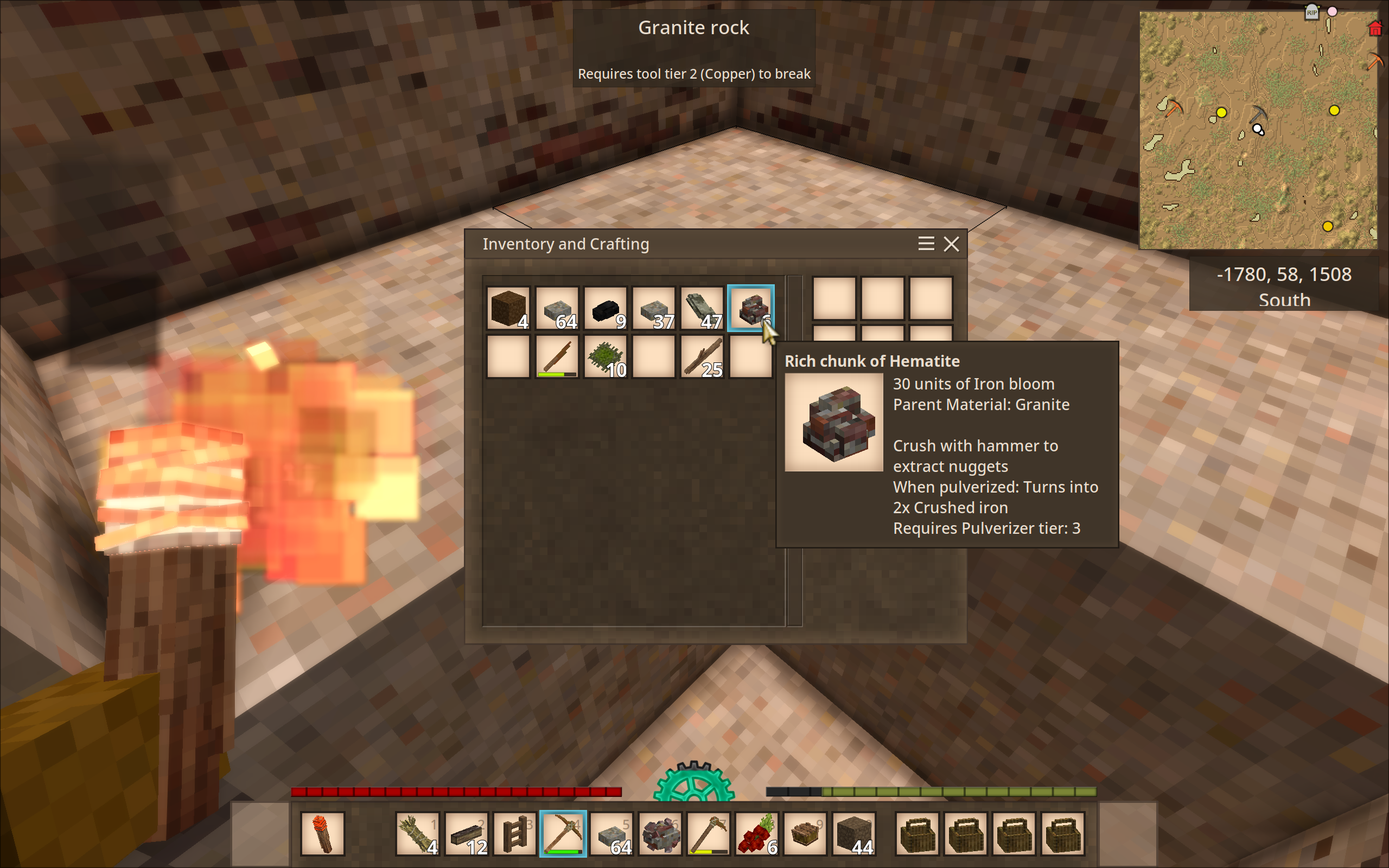Viewport: 1389px width, 868px height.
Task: Select the Rich chunk of Hematite slot
Action: pos(751,308)
